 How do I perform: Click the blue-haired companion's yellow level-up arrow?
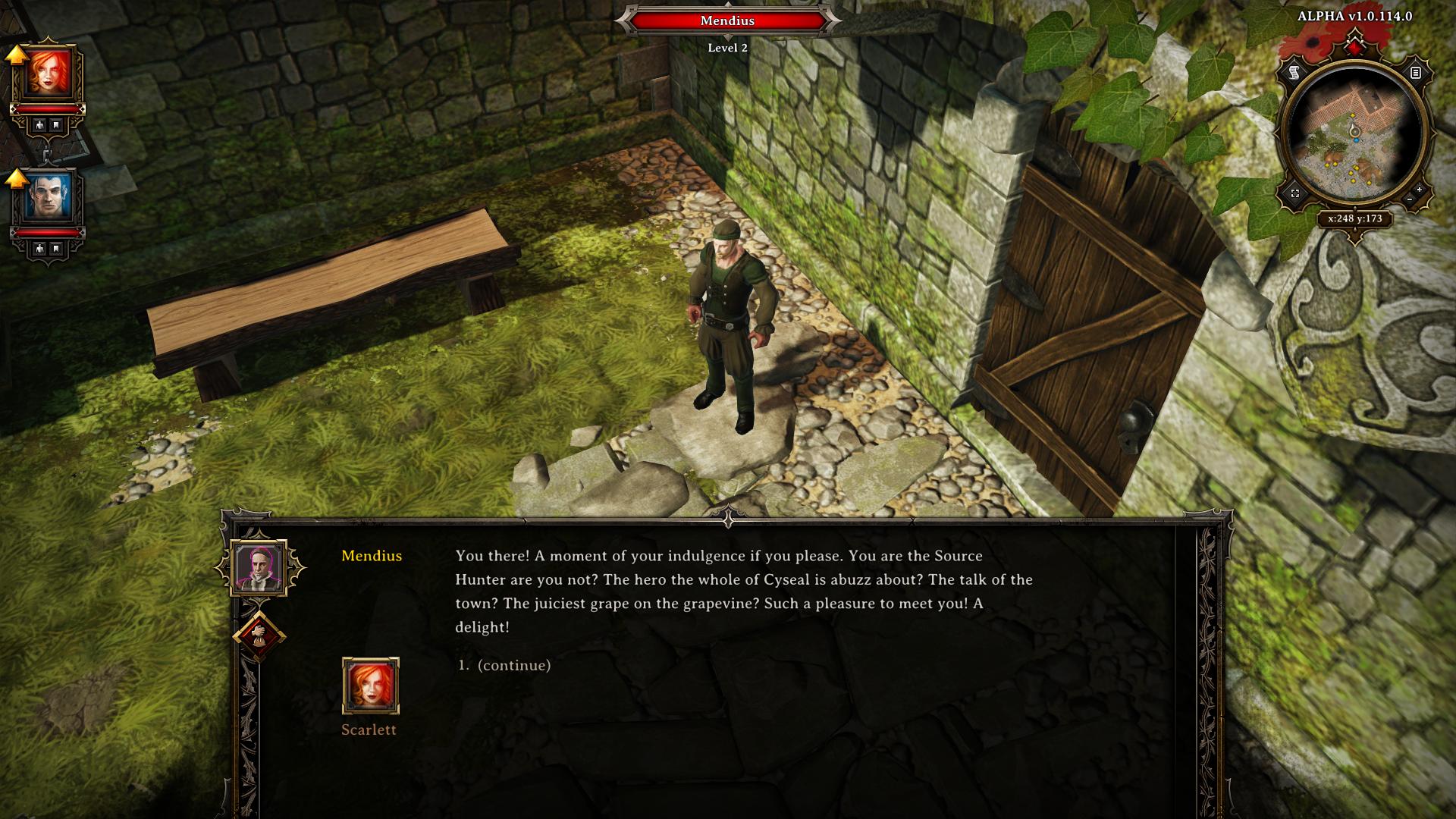click(17, 178)
